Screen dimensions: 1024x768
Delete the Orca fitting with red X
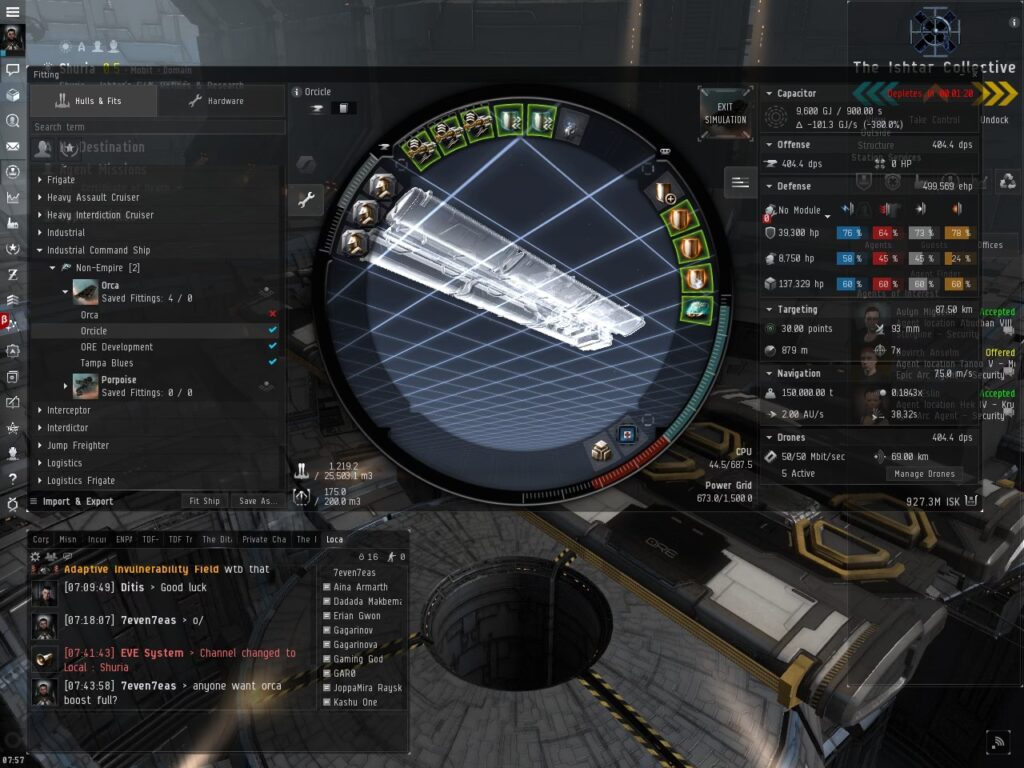click(x=273, y=314)
